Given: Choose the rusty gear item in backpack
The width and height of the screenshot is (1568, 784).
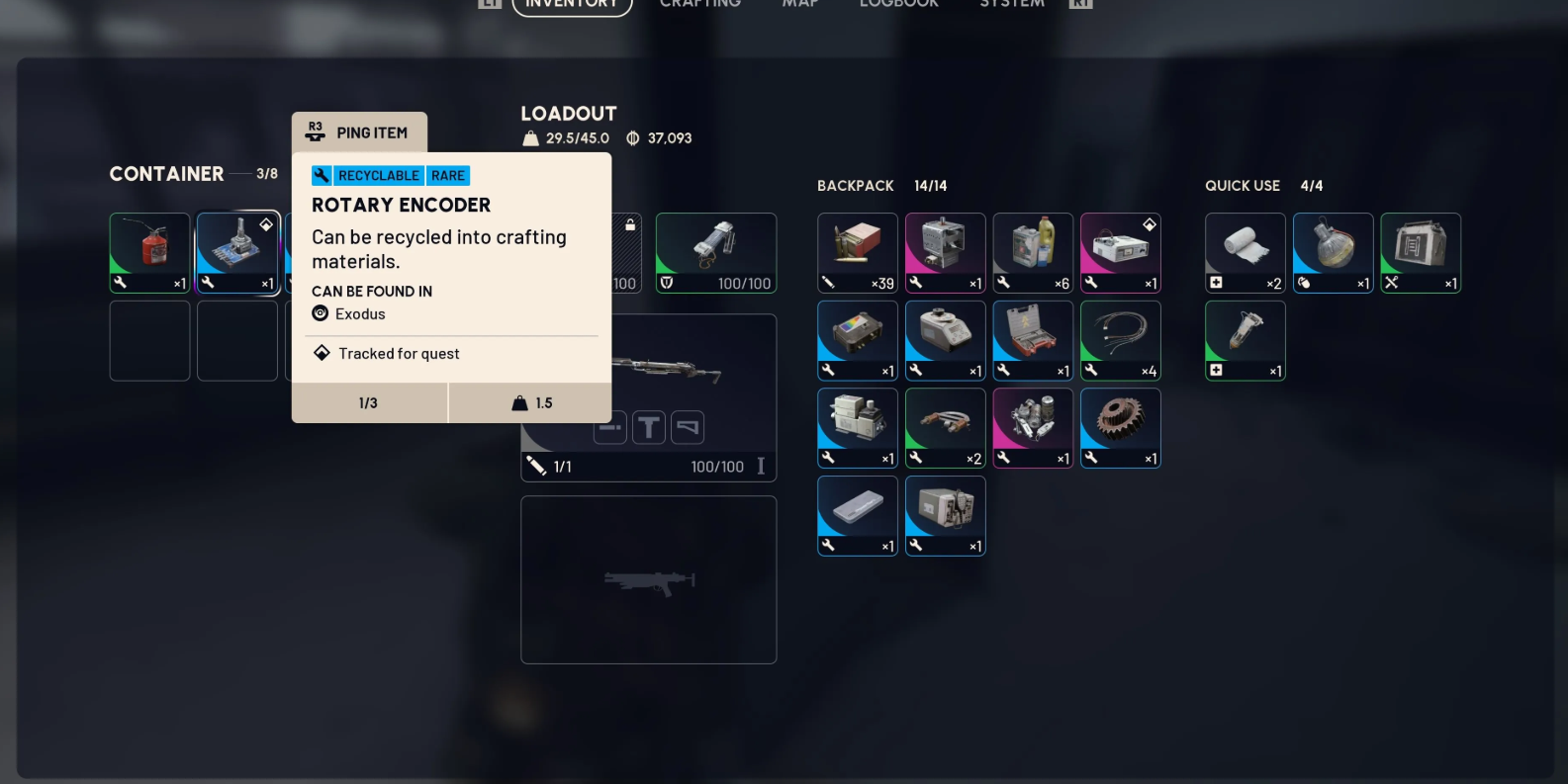Looking at the screenshot, I should tap(1120, 427).
